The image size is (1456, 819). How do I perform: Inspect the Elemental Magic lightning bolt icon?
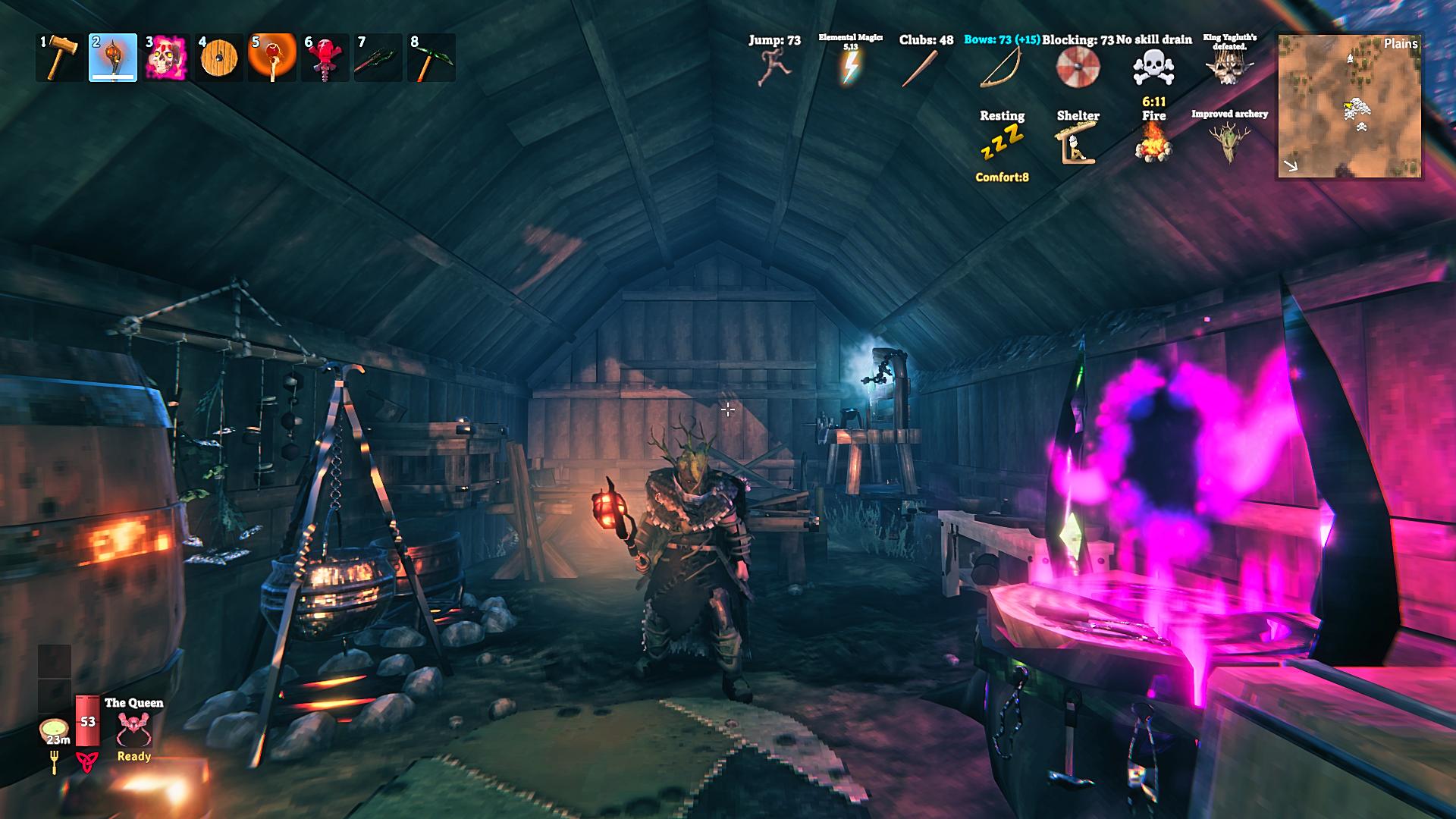[850, 68]
